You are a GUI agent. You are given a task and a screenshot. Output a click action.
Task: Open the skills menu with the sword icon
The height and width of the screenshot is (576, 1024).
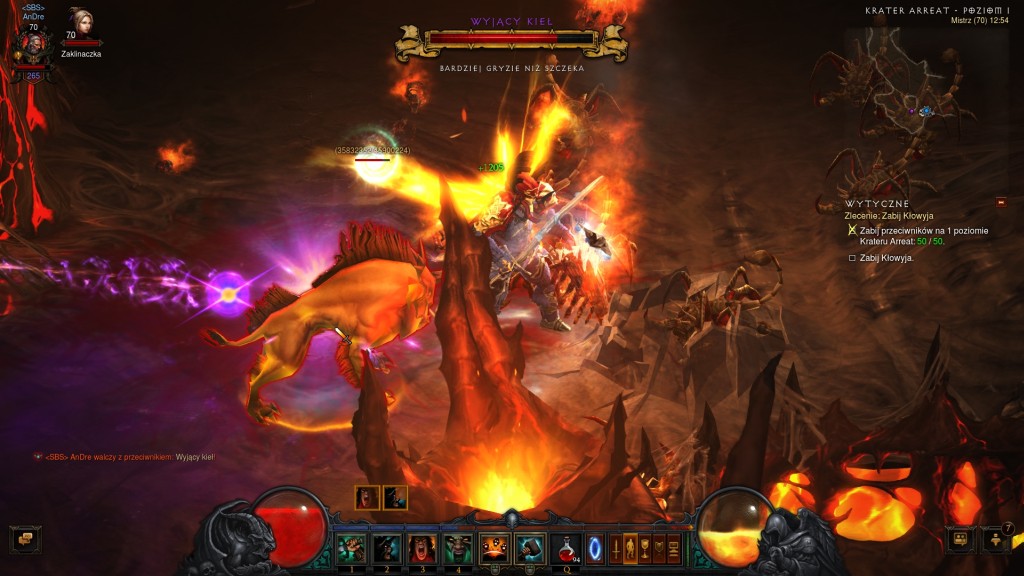click(615, 548)
